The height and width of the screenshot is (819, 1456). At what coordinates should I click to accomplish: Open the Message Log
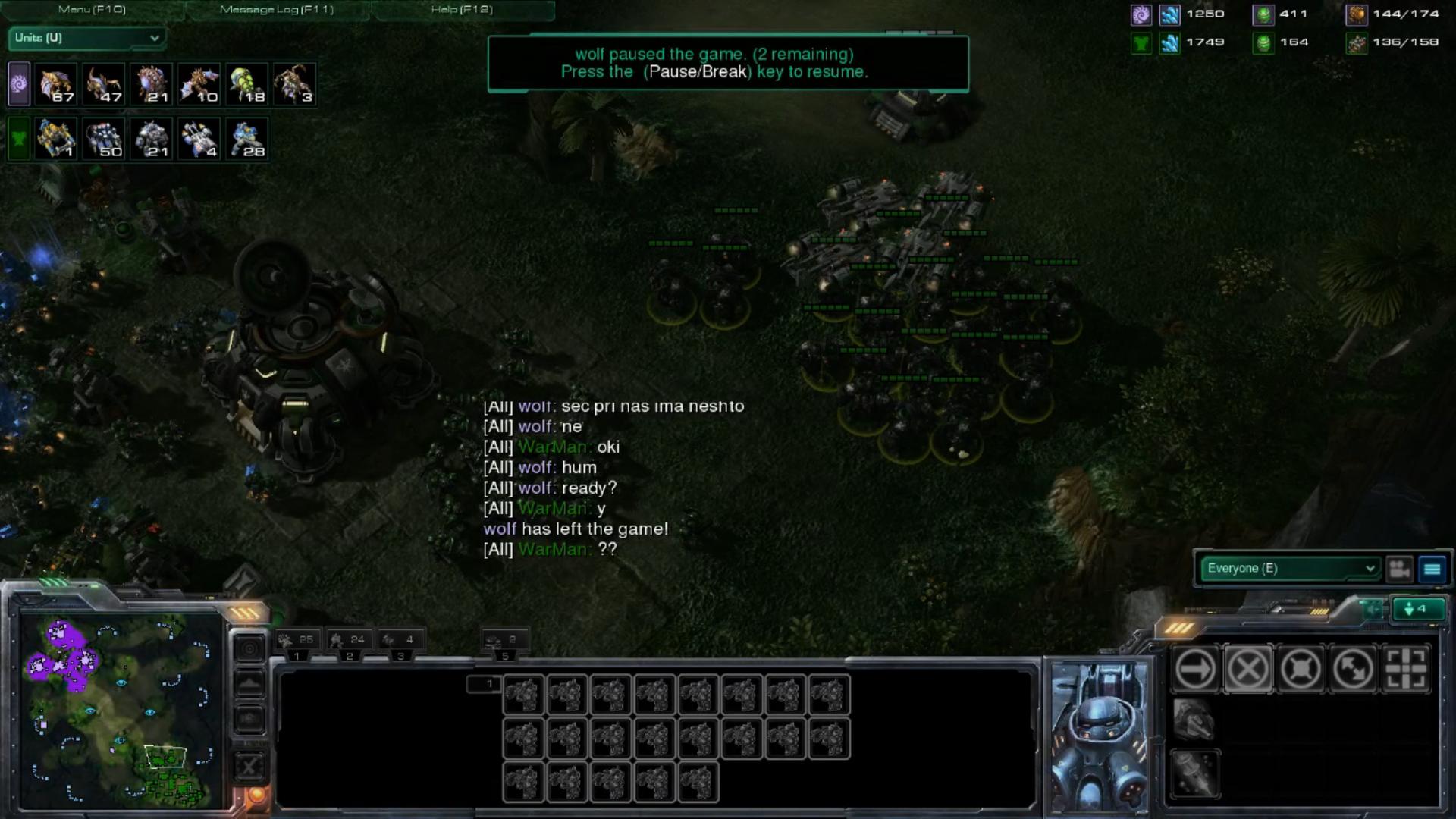pos(276,10)
